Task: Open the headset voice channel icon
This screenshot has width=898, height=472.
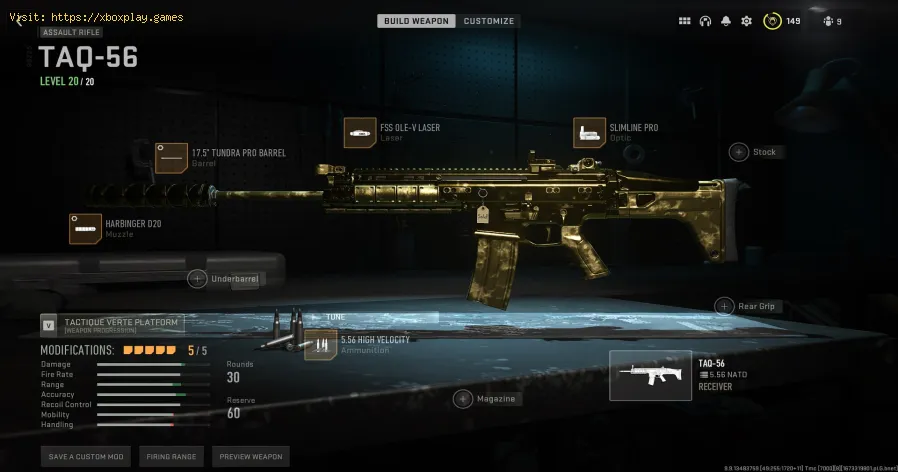Action: [705, 21]
